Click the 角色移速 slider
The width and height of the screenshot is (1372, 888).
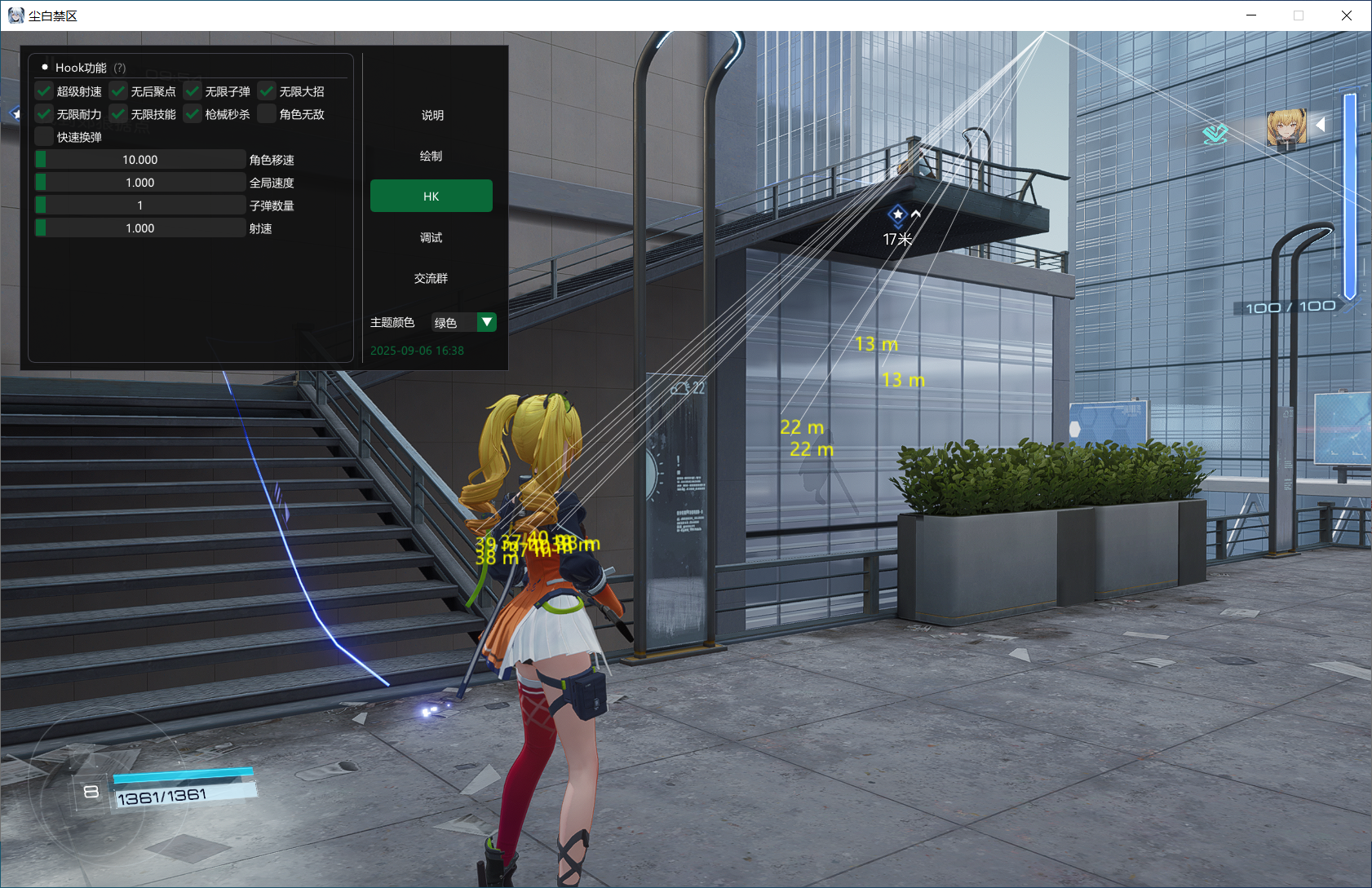pos(140,160)
